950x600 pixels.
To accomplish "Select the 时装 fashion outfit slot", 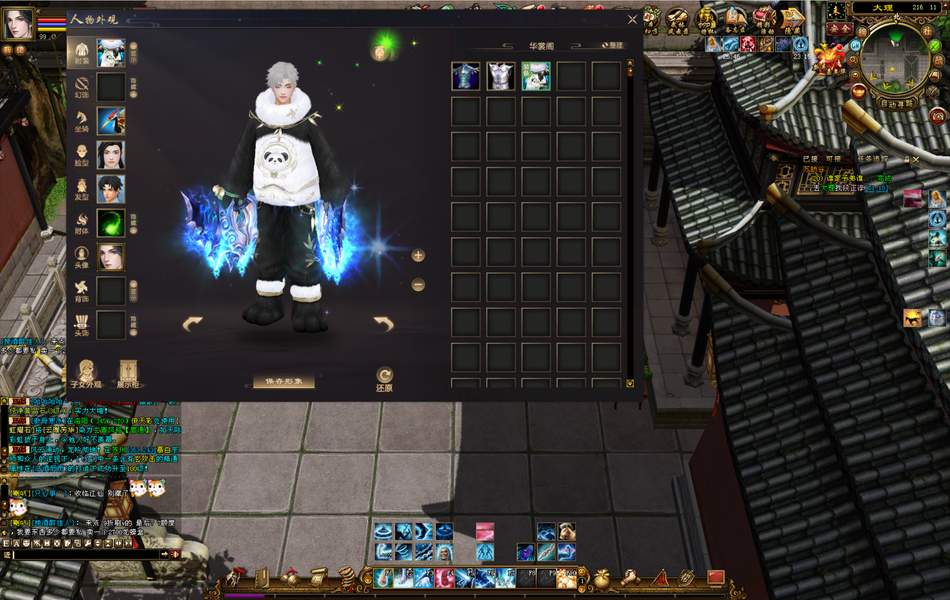I will 111,53.
